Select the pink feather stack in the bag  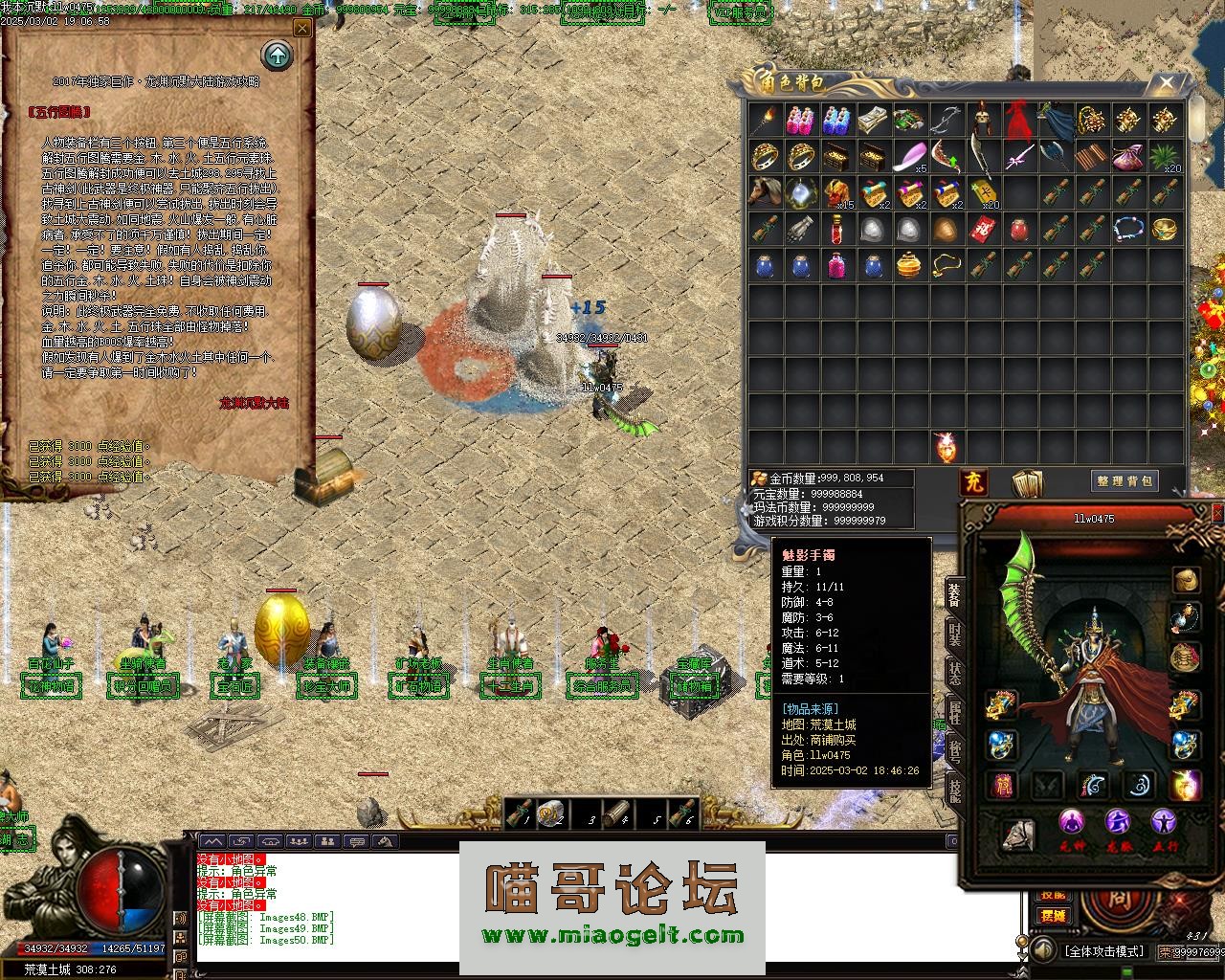(909, 156)
